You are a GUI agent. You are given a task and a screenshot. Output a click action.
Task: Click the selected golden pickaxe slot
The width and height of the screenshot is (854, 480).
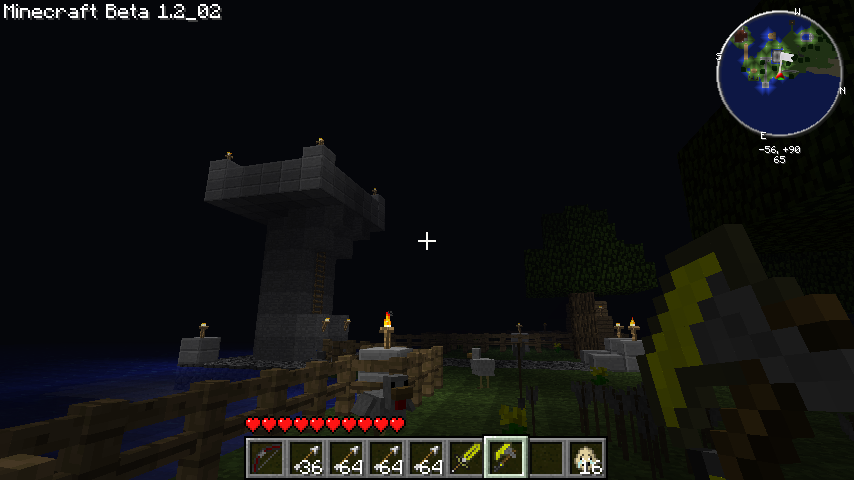coord(505,458)
